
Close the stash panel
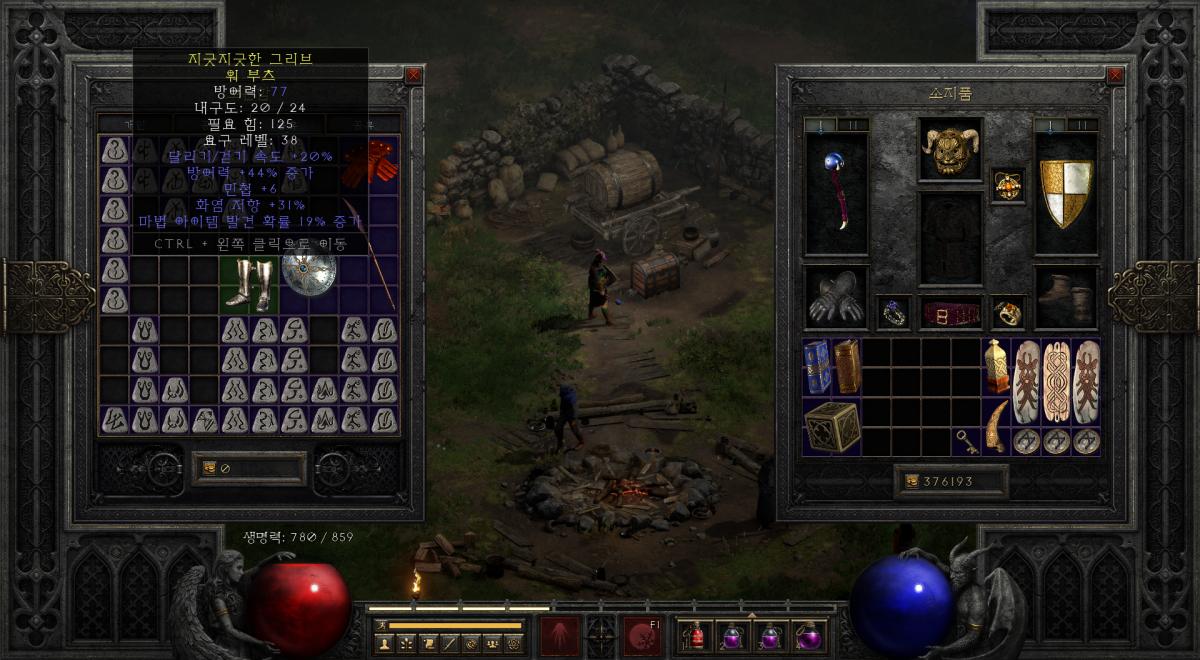click(x=413, y=75)
